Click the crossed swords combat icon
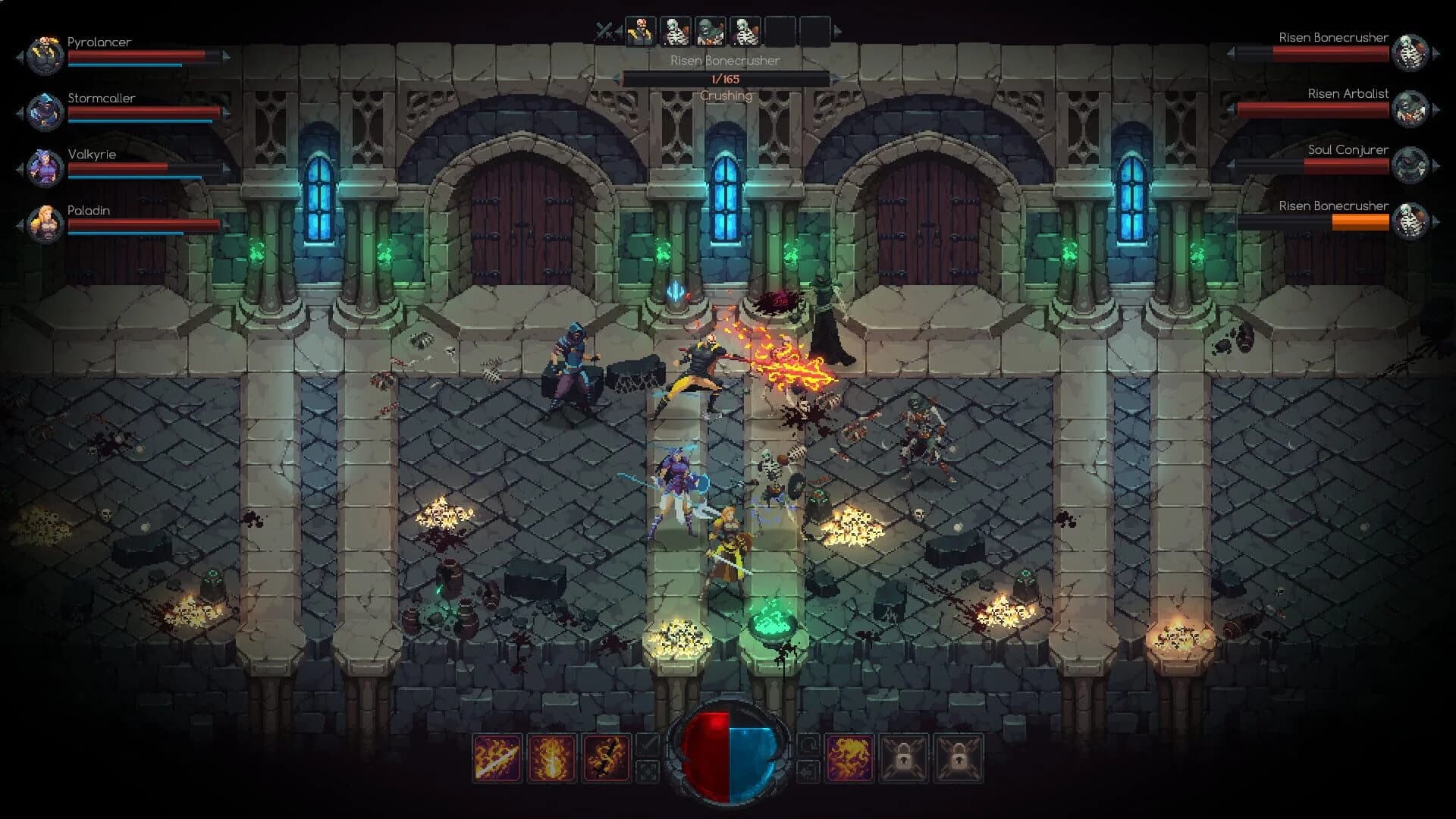This screenshot has width=1456, height=819. click(603, 29)
